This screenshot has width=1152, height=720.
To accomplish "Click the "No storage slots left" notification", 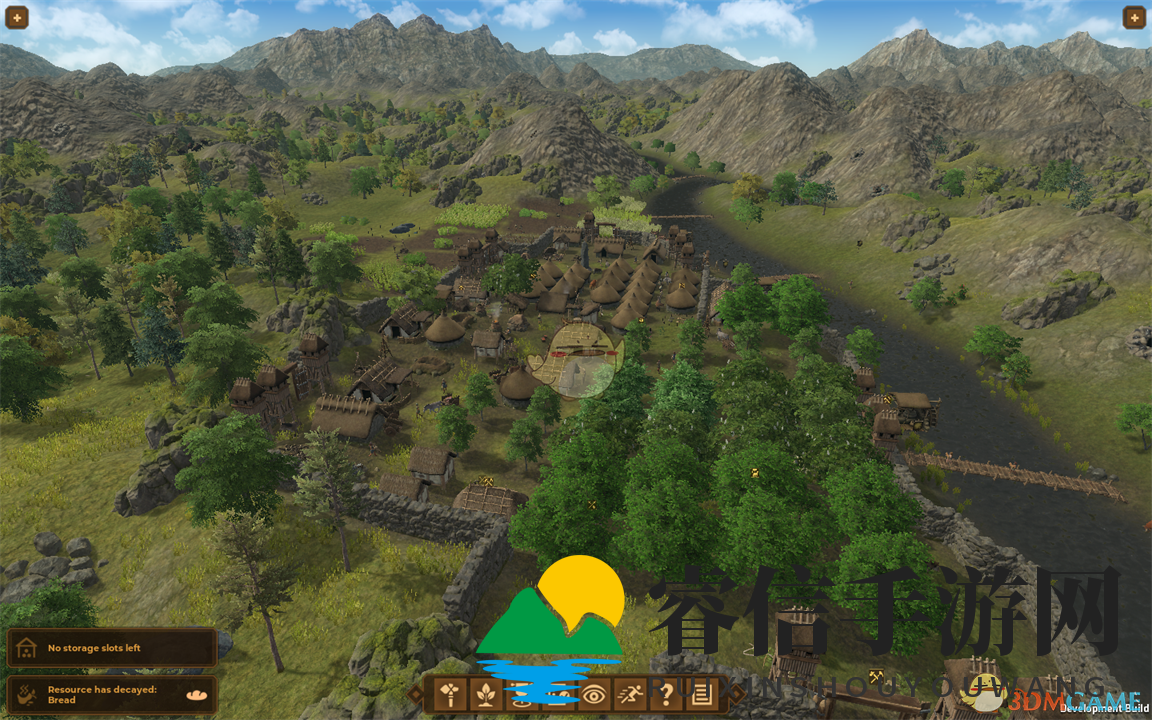I will (x=111, y=648).
